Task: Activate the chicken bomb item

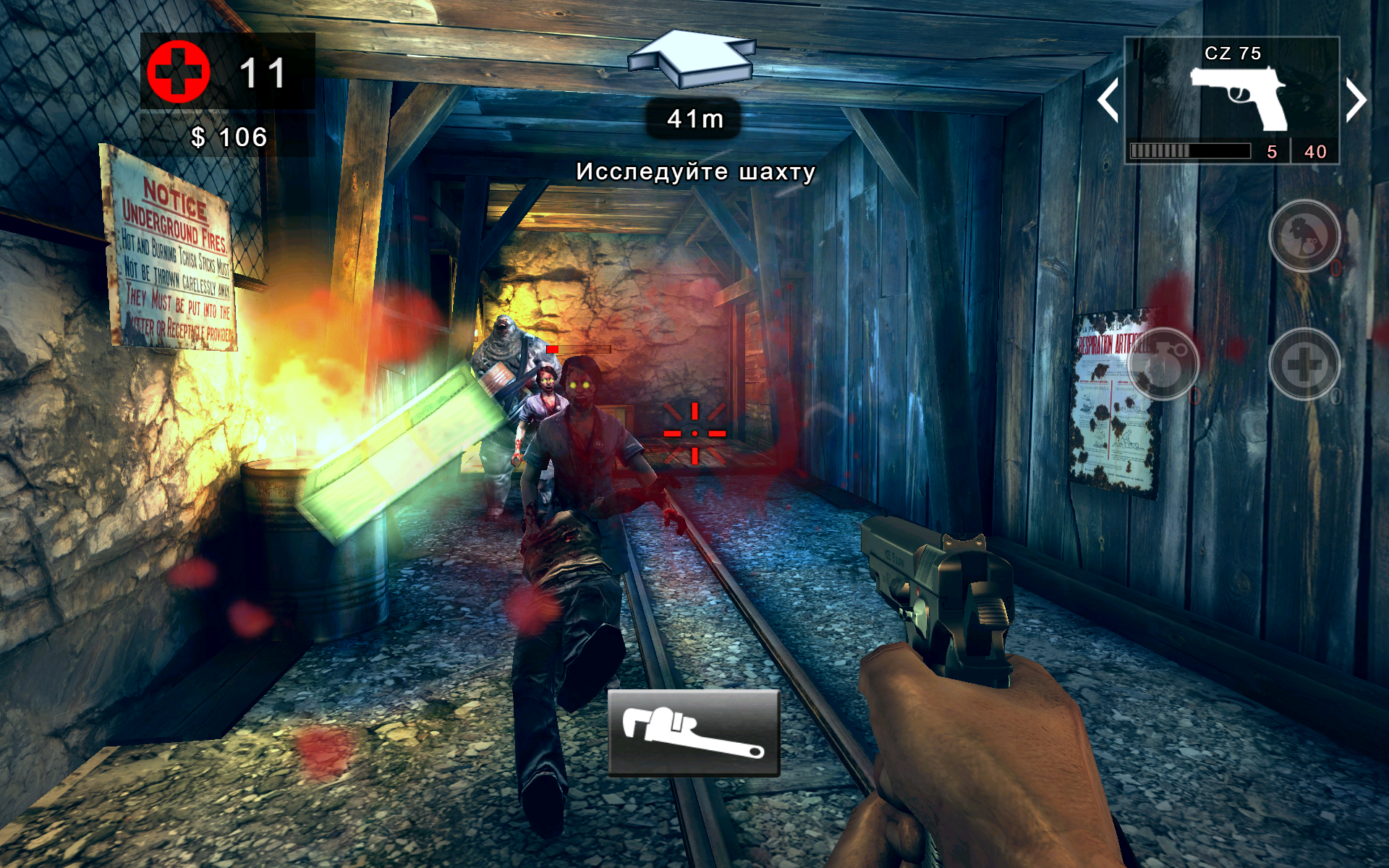Action: pyautogui.click(x=1304, y=236)
